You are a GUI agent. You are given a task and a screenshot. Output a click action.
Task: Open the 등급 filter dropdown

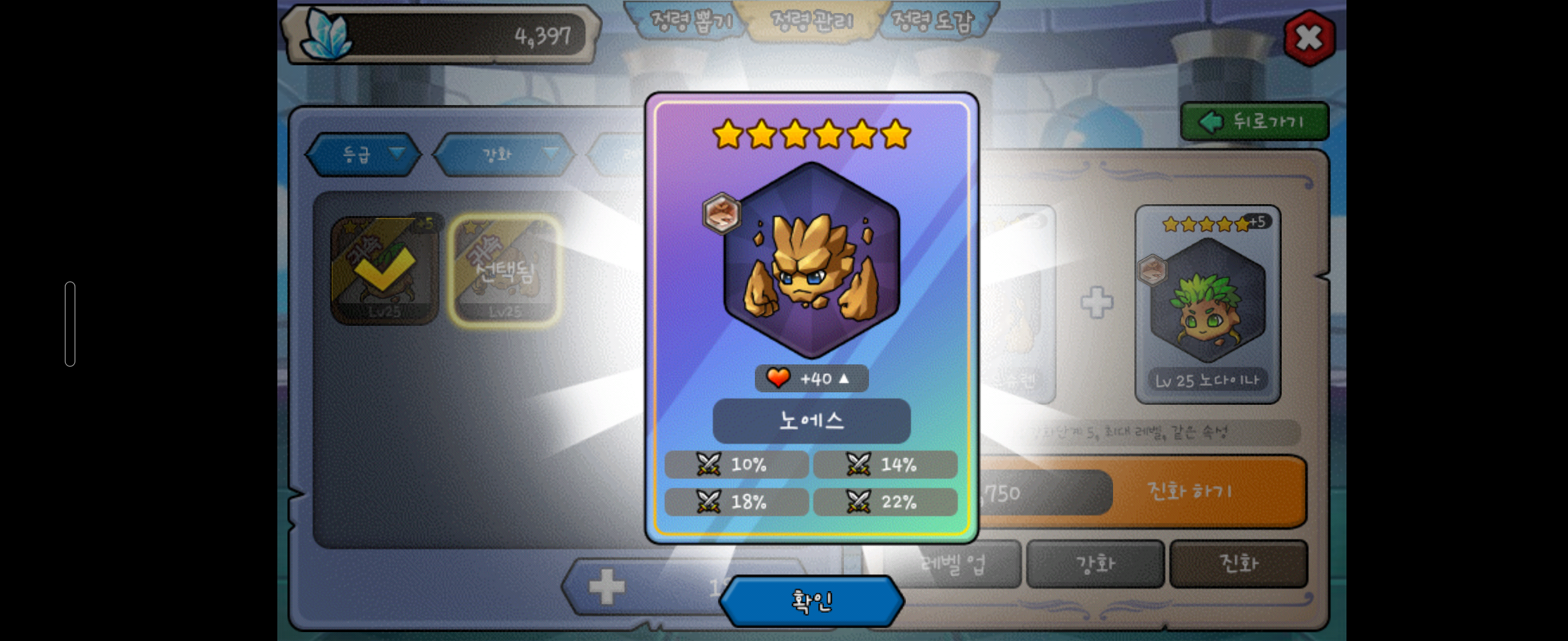pyautogui.click(x=363, y=154)
